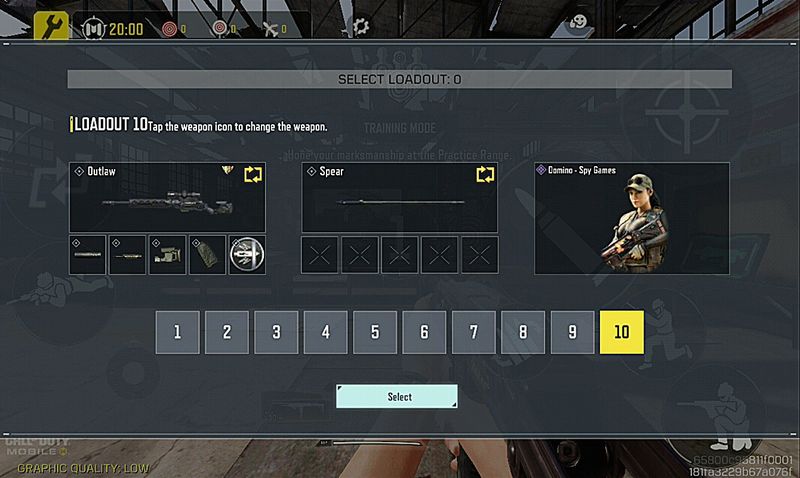Swap the Outlaw primary weapon

point(253,175)
